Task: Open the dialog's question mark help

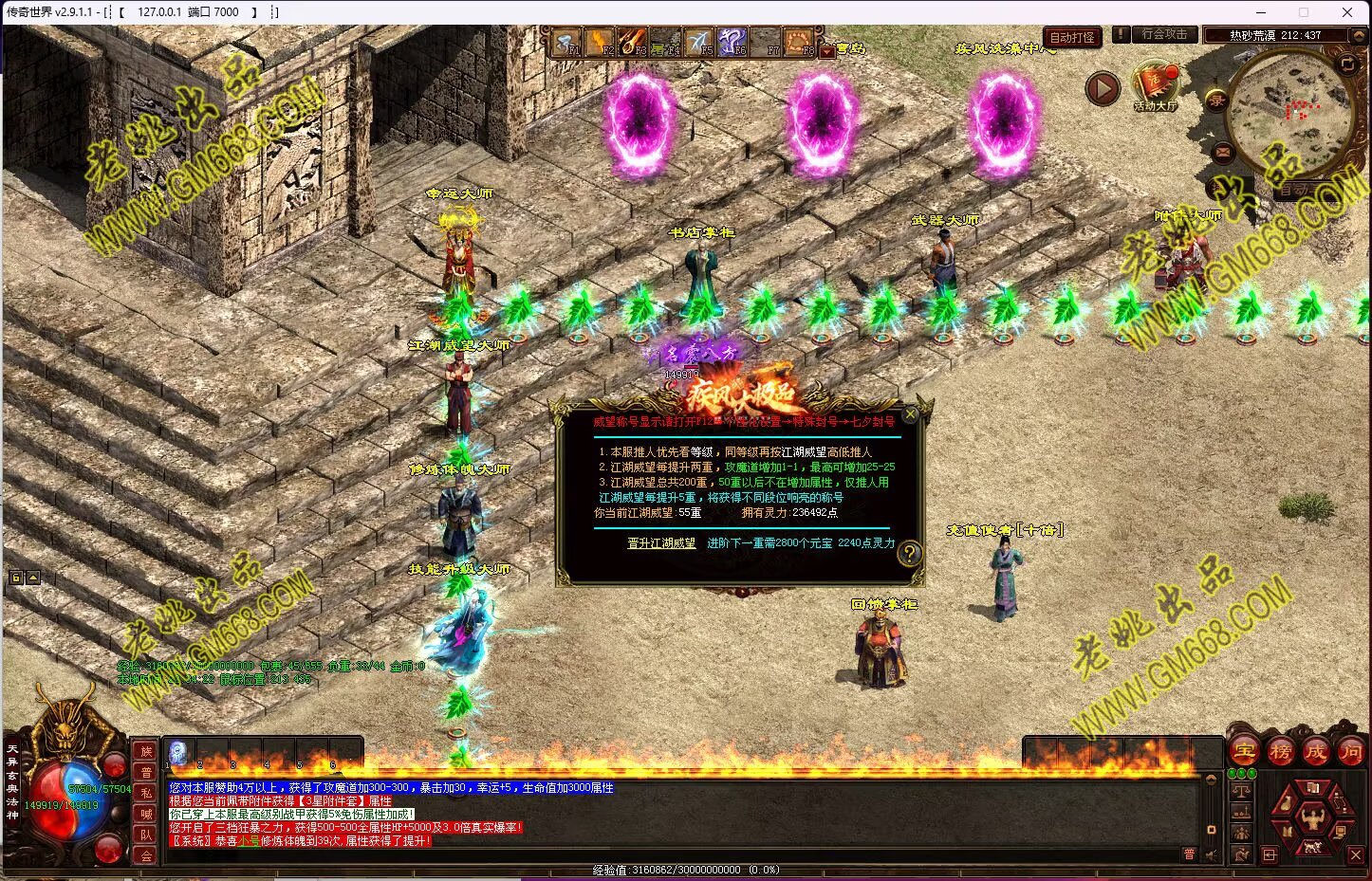Action: coord(909,553)
